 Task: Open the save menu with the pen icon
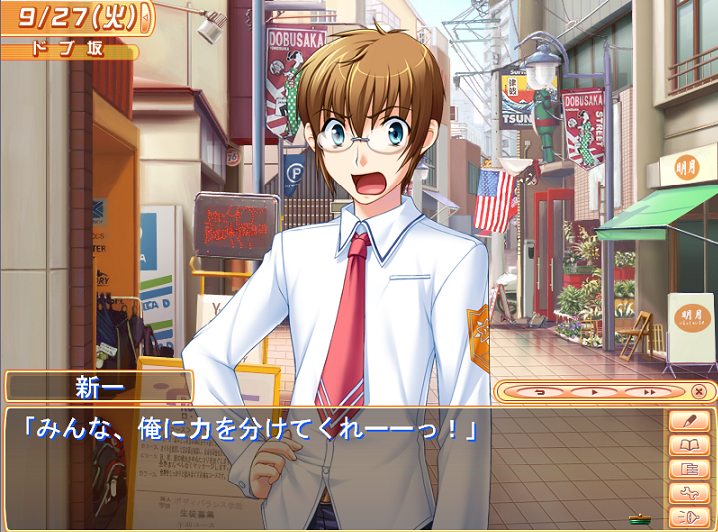click(x=687, y=421)
